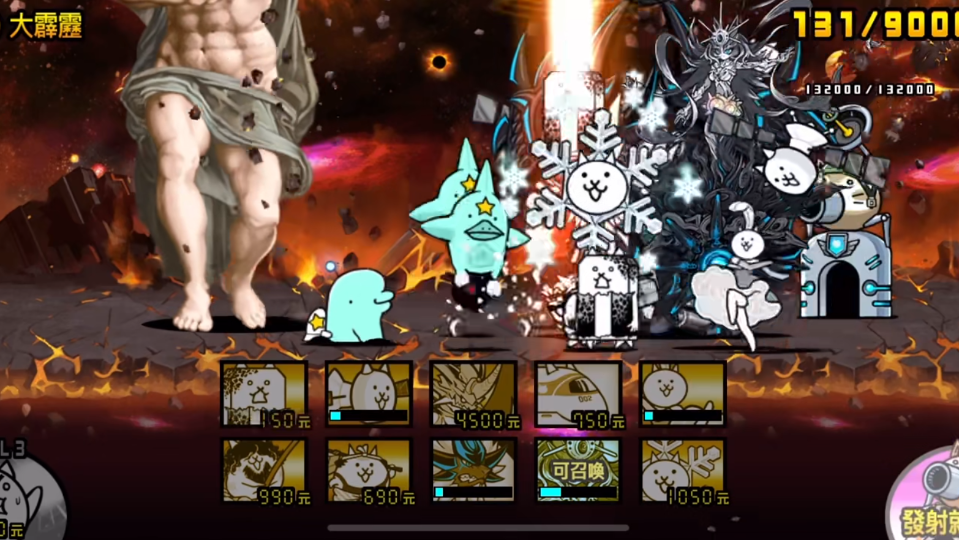Summon the 4500 yuan dragon unit
Viewport: 959px width, 540px height.
coord(473,394)
